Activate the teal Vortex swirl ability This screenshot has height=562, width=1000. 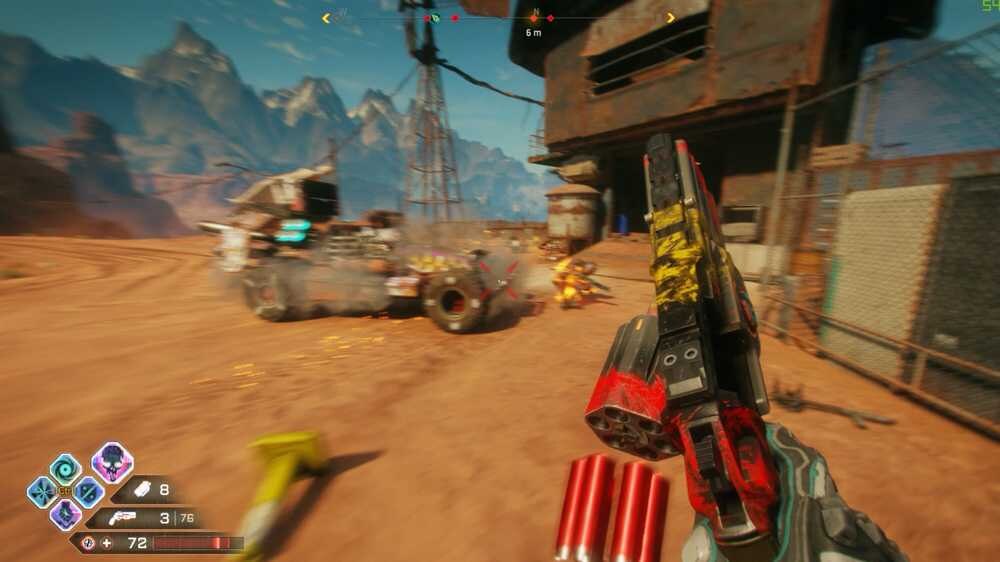(65, 468)
